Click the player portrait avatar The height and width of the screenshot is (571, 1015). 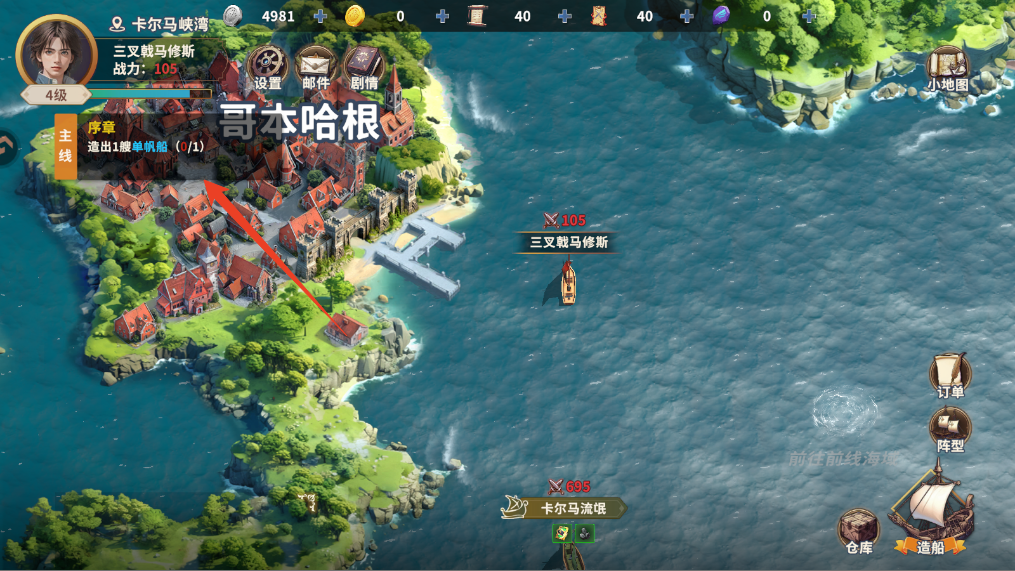tap(57, 52)
